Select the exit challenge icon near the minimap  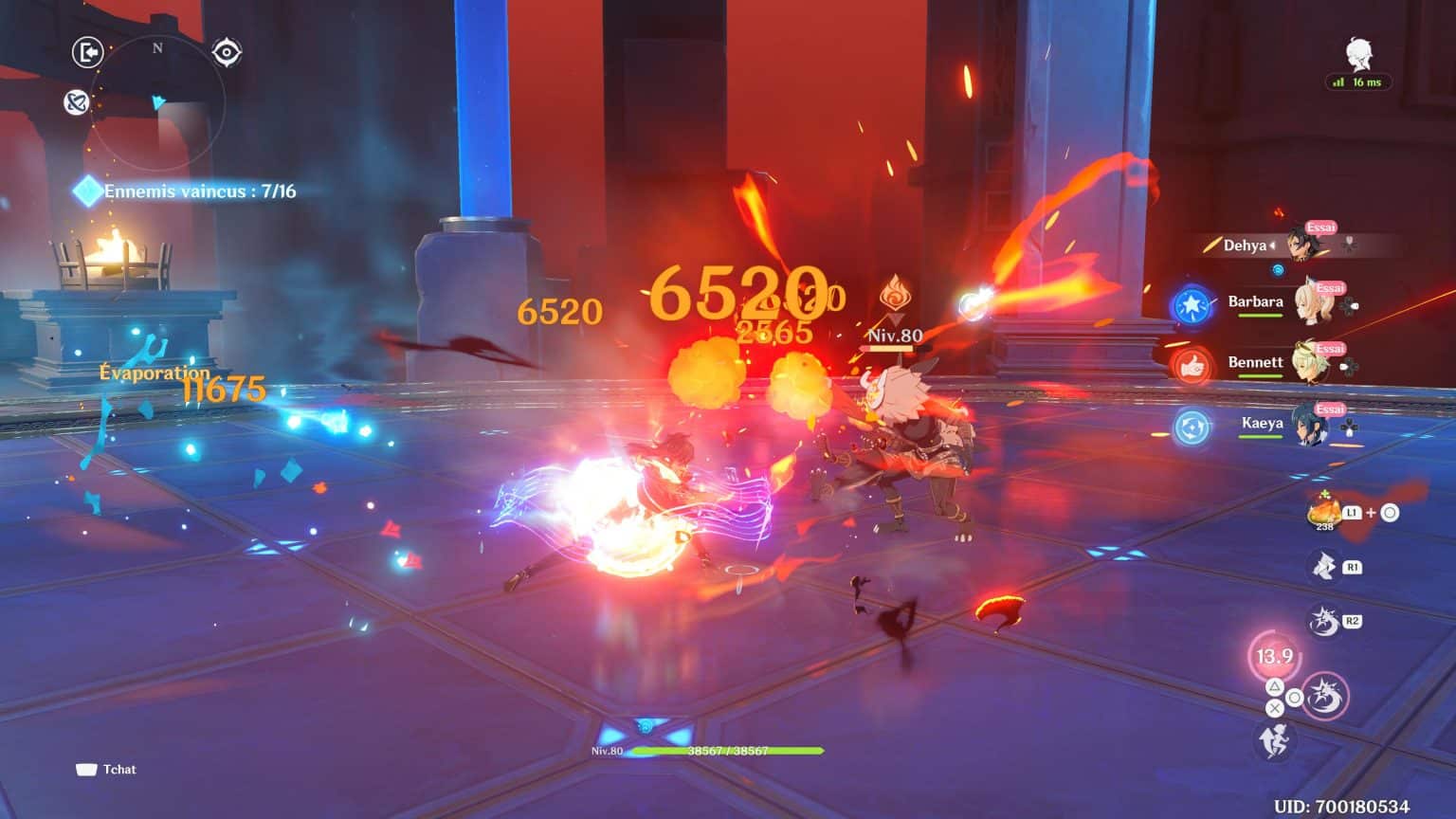point(86,52)
